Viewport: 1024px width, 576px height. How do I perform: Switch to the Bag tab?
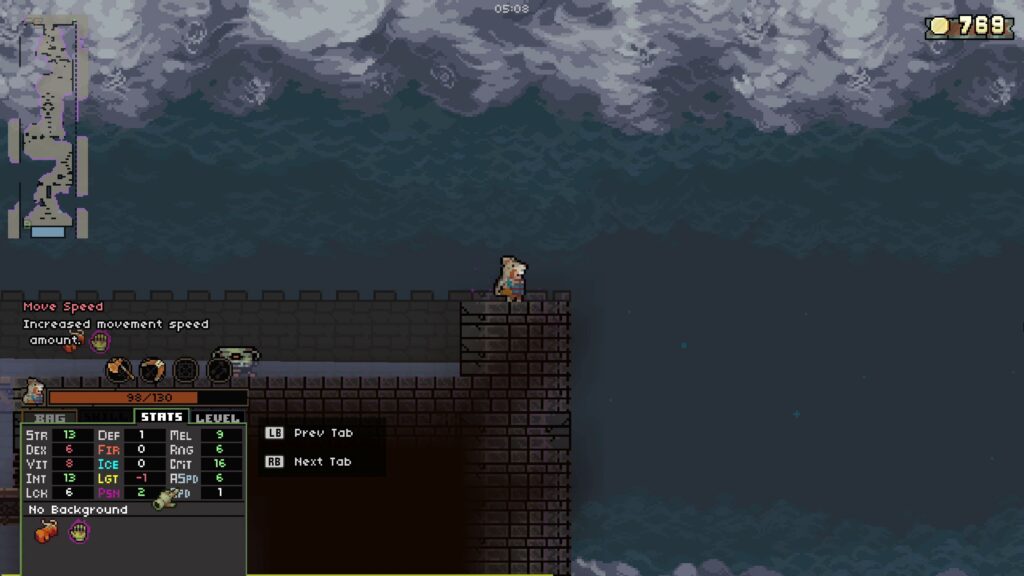[x=49, y=417]
